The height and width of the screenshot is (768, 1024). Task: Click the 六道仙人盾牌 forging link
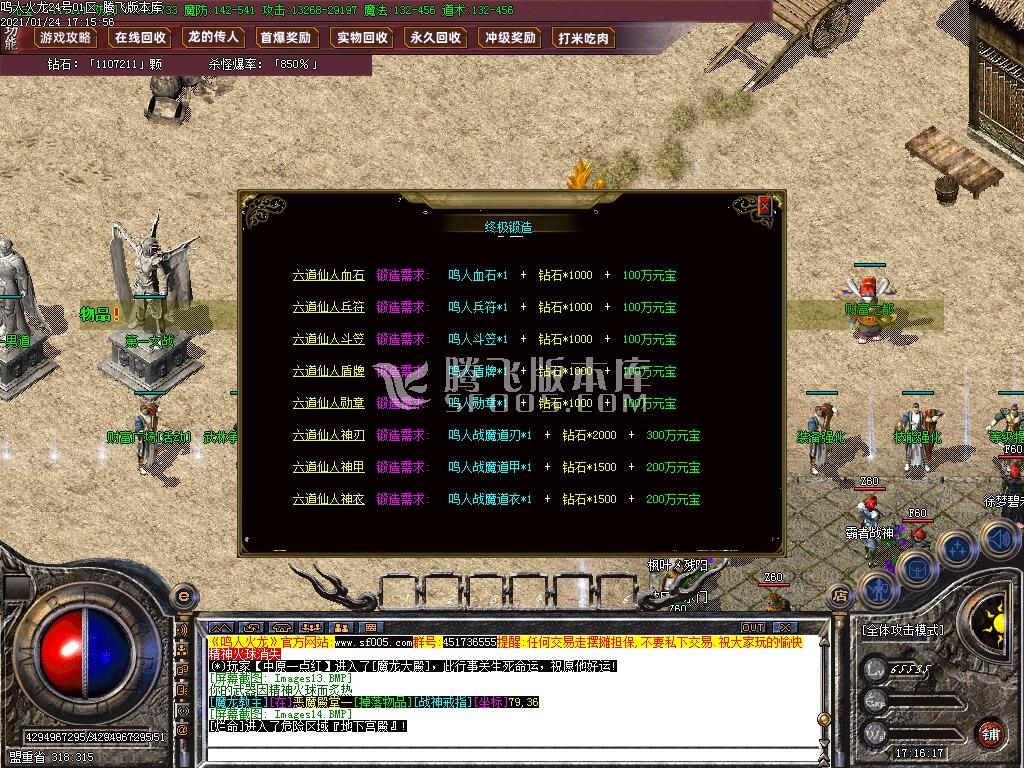tap(328, 371)
